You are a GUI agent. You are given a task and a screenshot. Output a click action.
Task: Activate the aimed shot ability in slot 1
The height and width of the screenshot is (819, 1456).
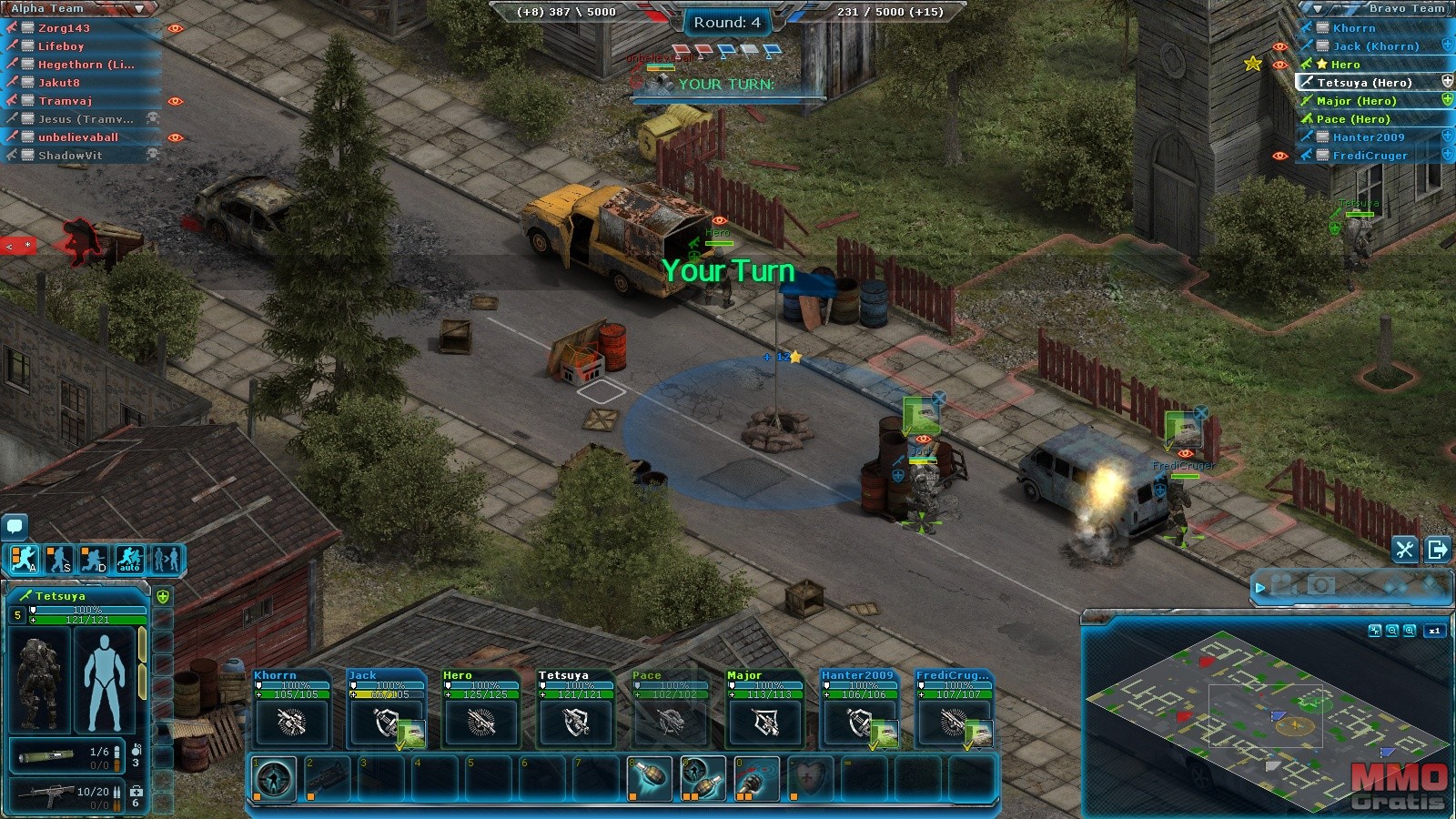point(274,779)
